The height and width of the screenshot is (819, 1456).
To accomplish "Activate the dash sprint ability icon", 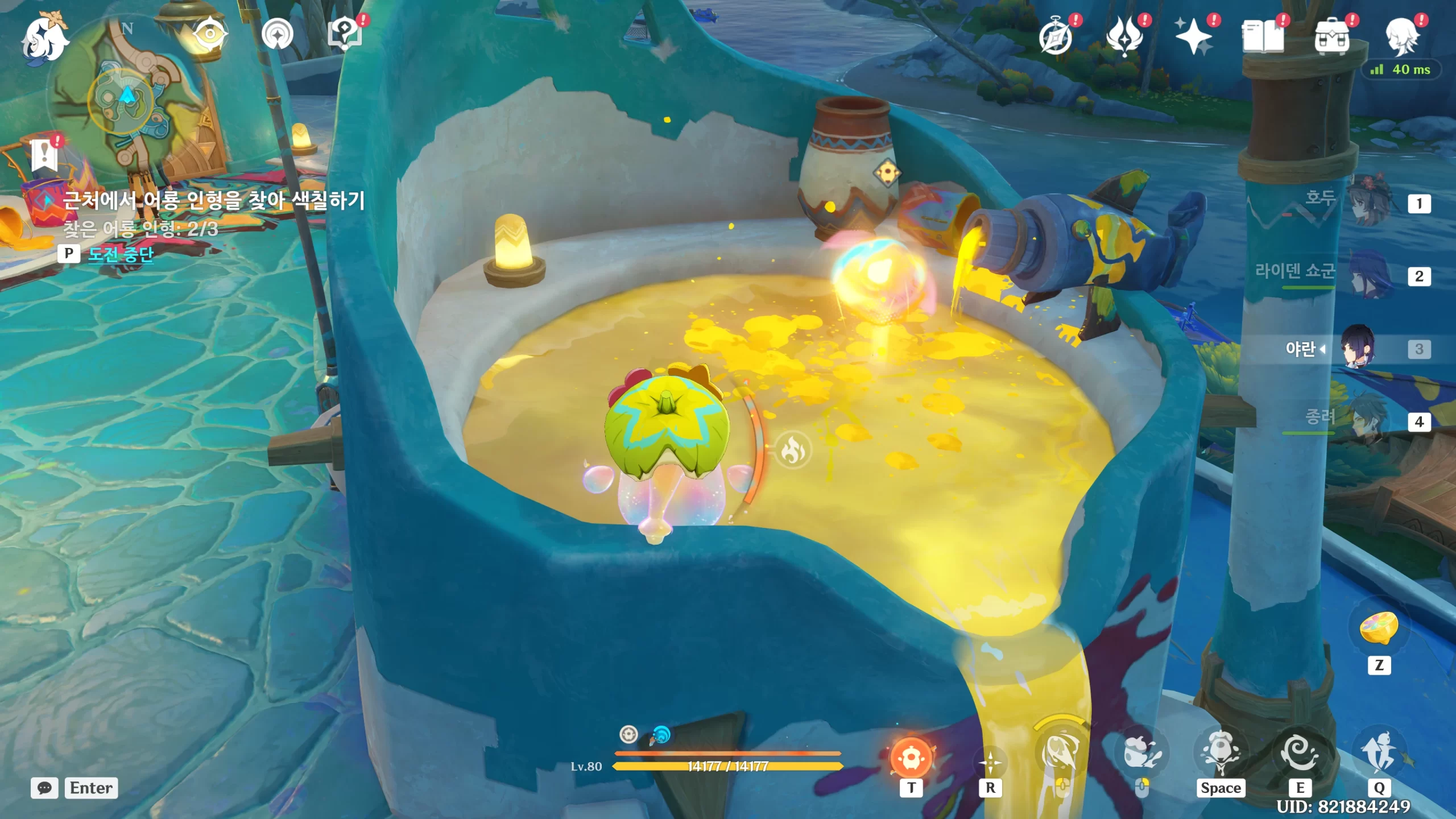I will 1380,753.
